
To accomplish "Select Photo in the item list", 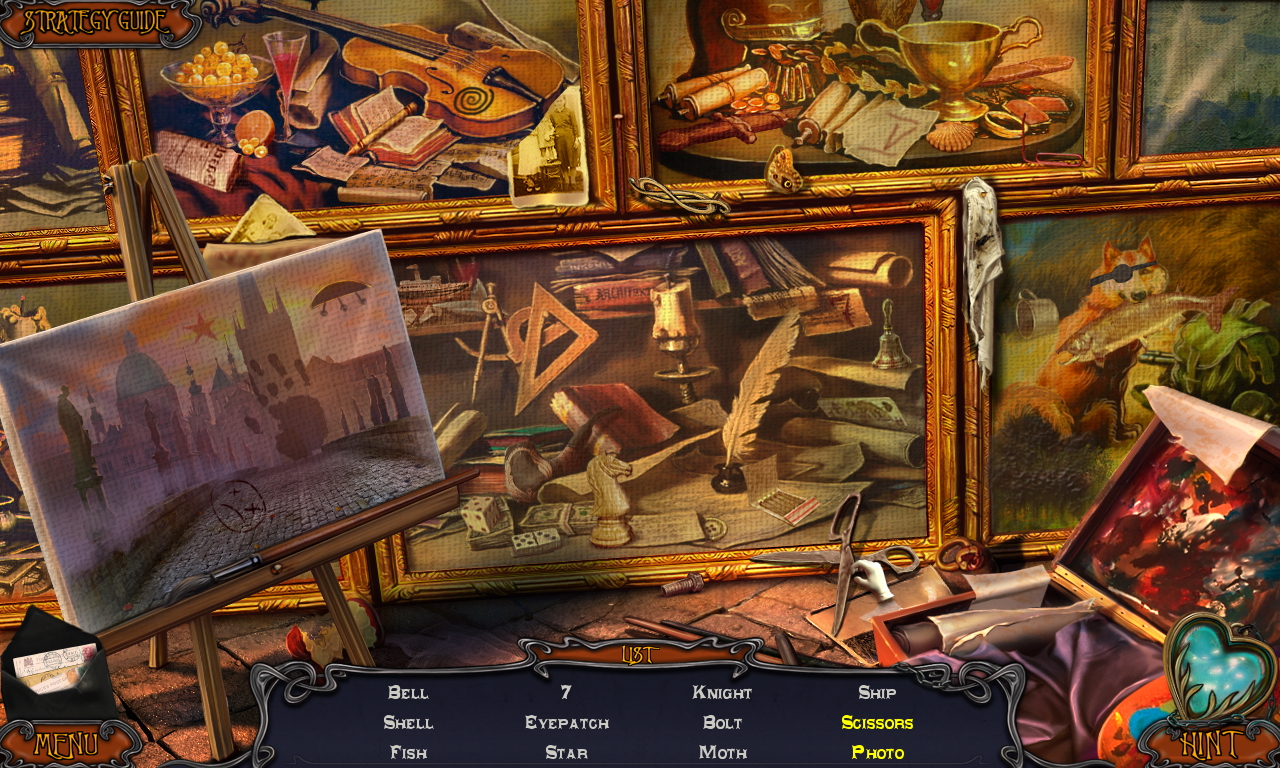I will 877,751.
